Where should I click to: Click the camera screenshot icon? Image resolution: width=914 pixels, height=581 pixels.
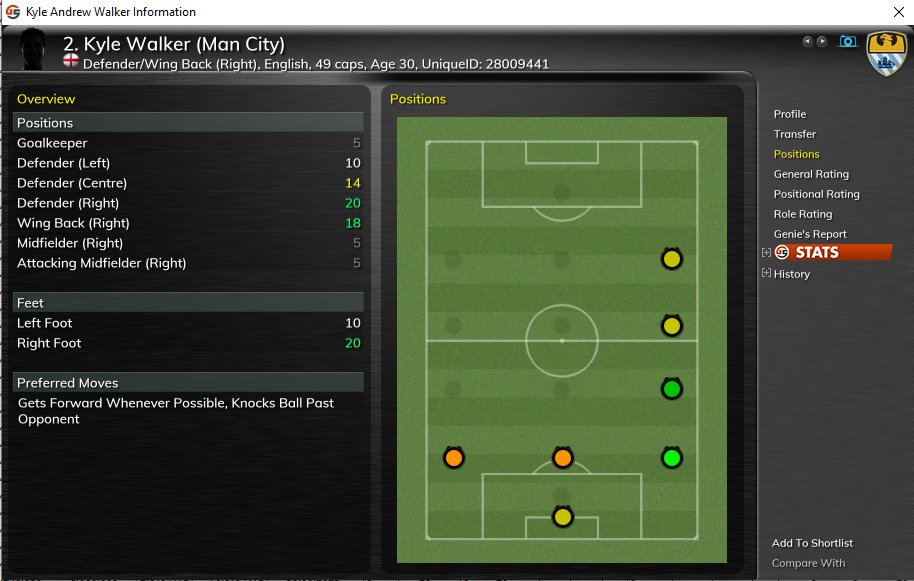(x=847, y=41)
